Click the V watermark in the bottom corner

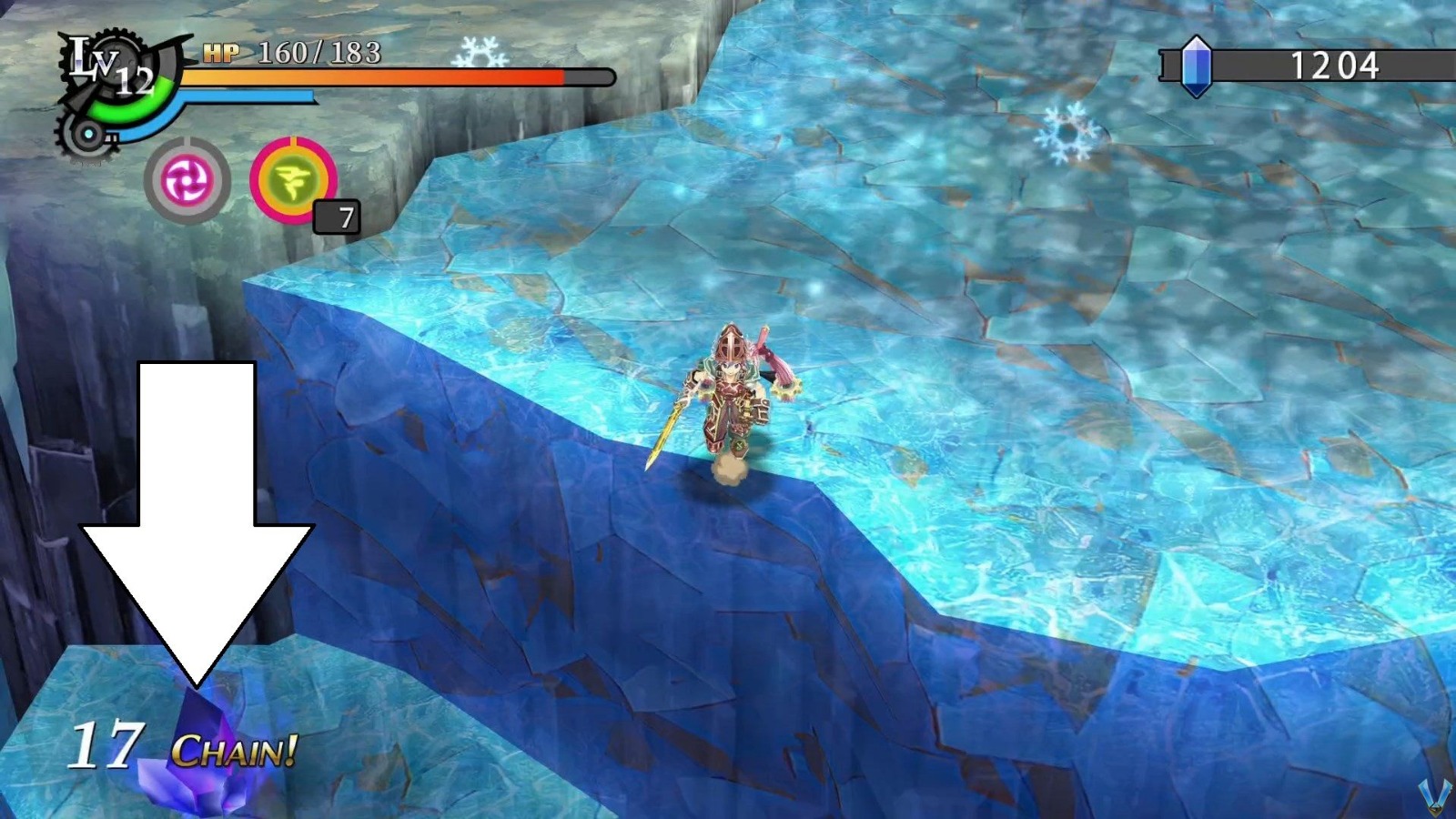click(x=1434, y=799)
